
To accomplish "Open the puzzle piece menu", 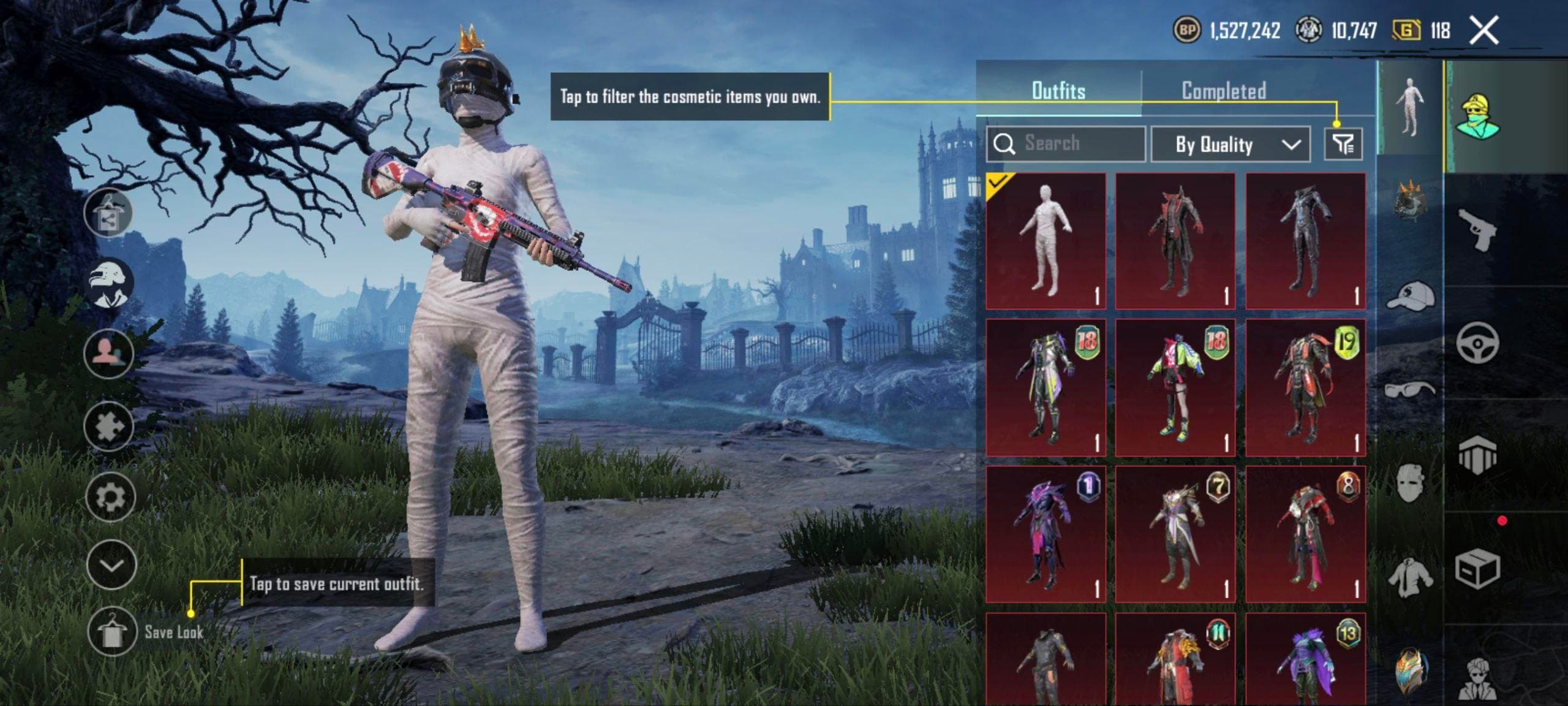I will [110, 426].
